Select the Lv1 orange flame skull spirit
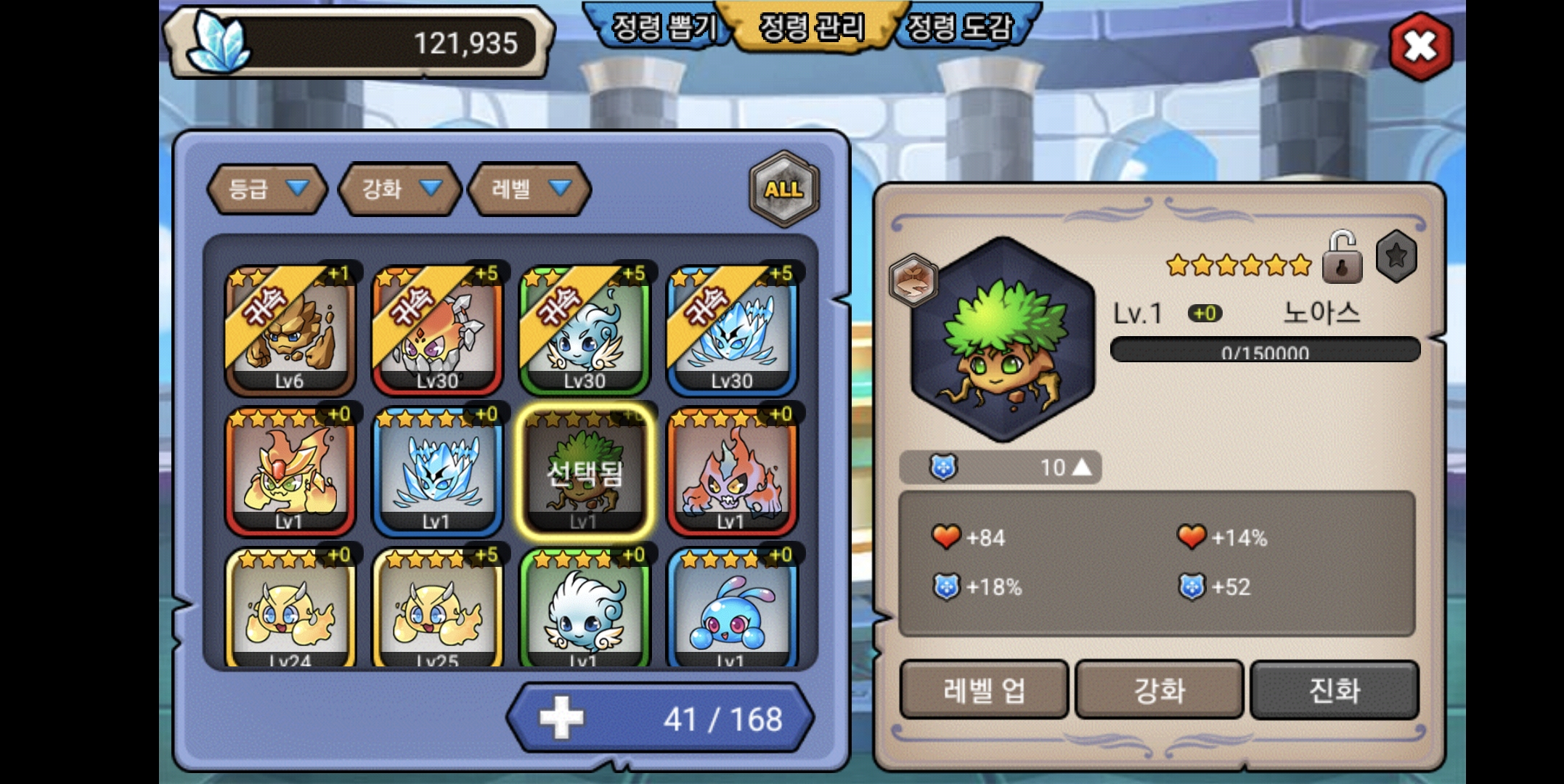 click(x=732, y=471)
